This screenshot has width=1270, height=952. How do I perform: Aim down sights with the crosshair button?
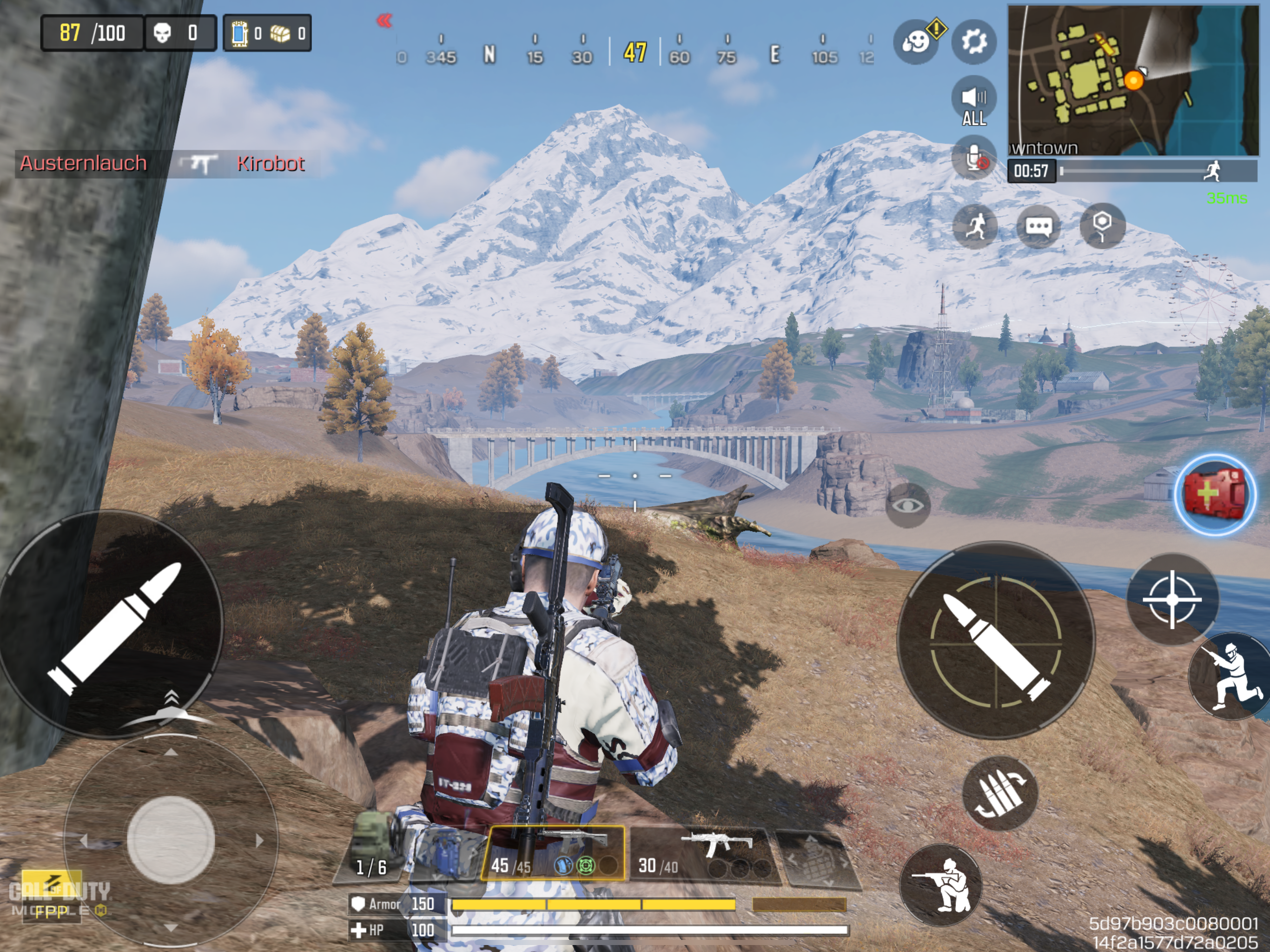[1172, 600]
